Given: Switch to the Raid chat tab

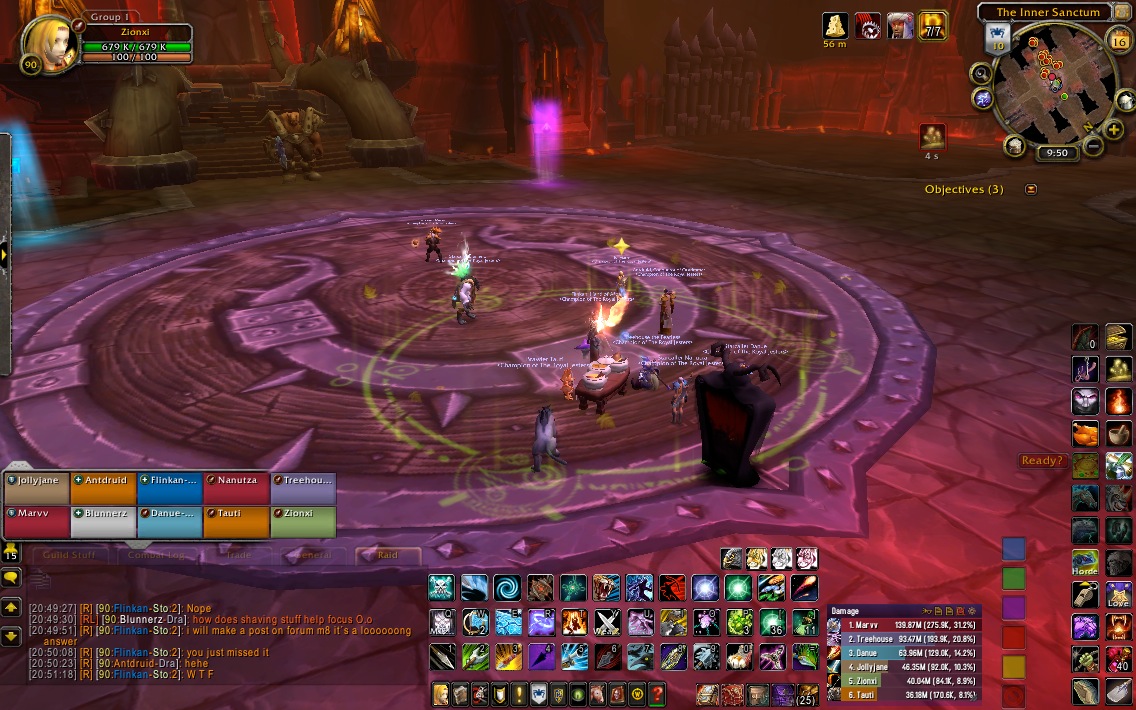Looking at the screenshot, I should pos(387,555).
